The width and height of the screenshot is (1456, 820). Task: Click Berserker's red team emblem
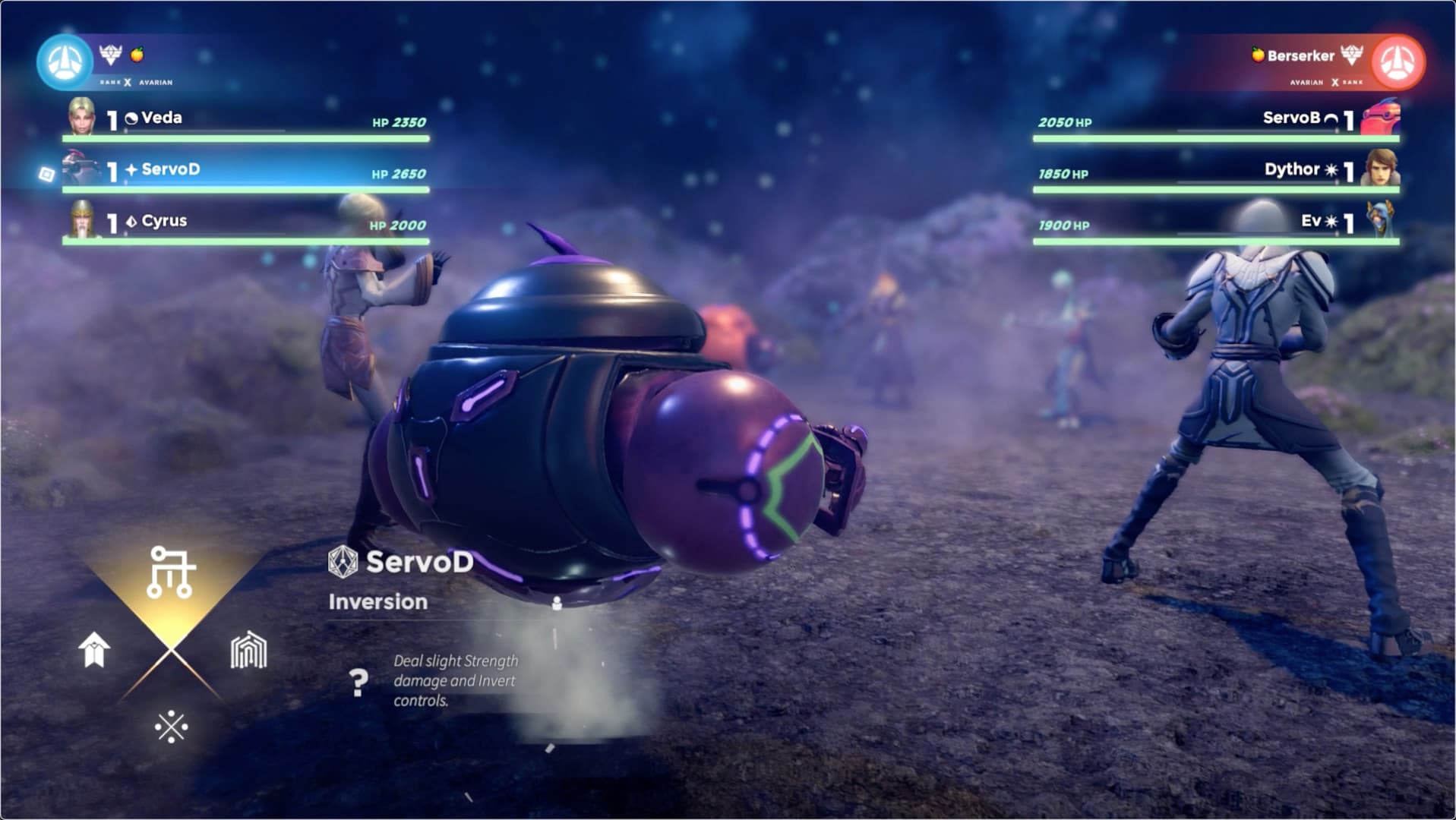[x=1397, y=62]
